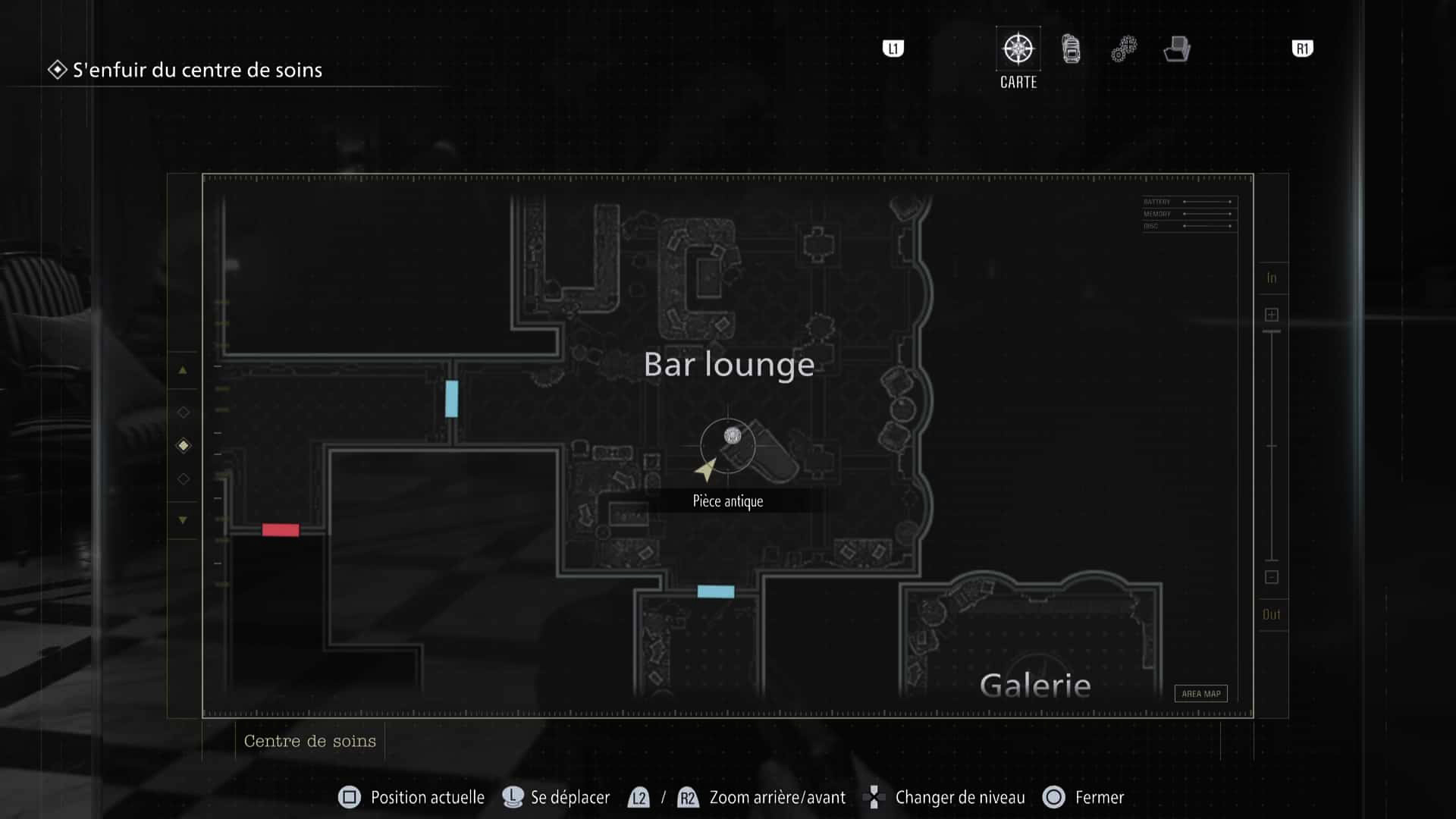Select the Bar lounge room label

point(729,365)
